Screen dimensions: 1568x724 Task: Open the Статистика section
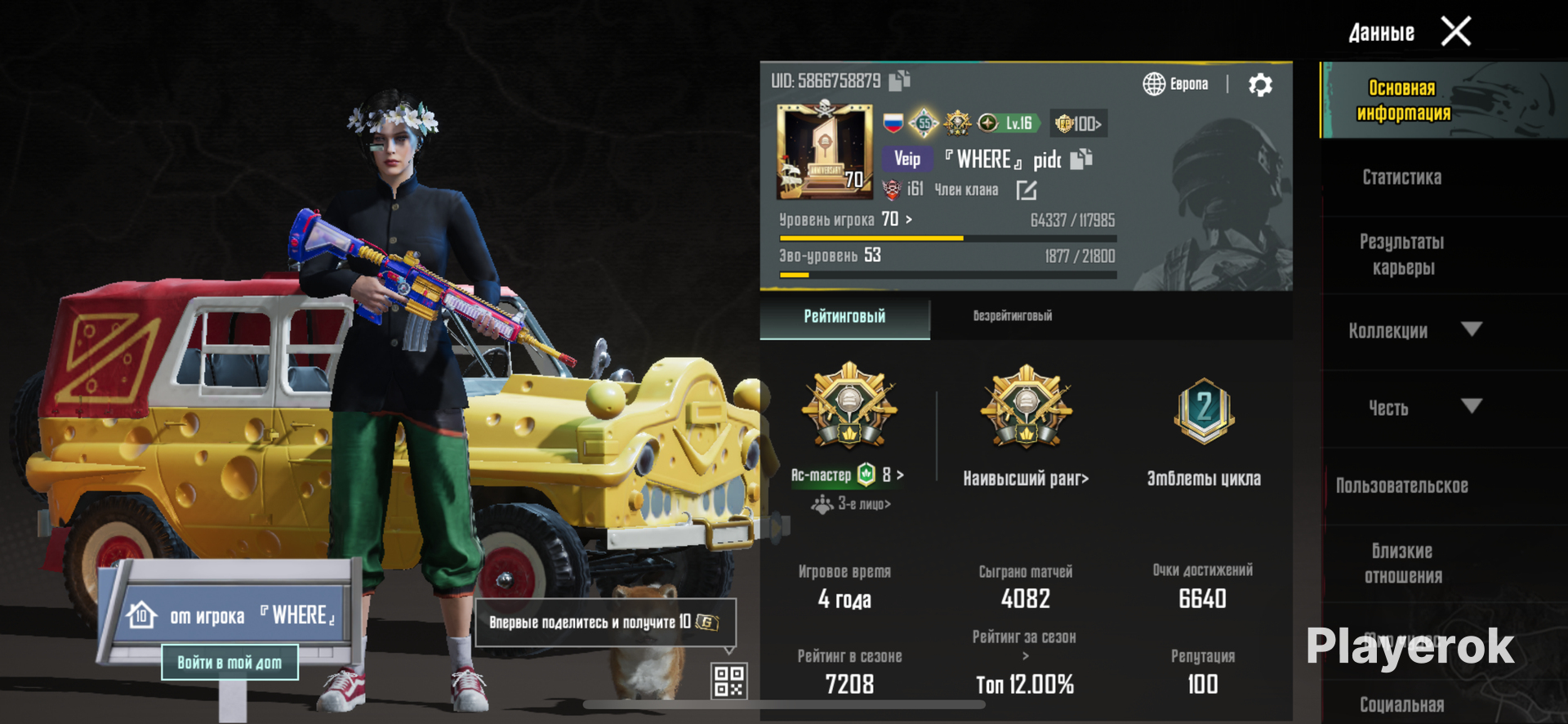[x=1401, y=177]
